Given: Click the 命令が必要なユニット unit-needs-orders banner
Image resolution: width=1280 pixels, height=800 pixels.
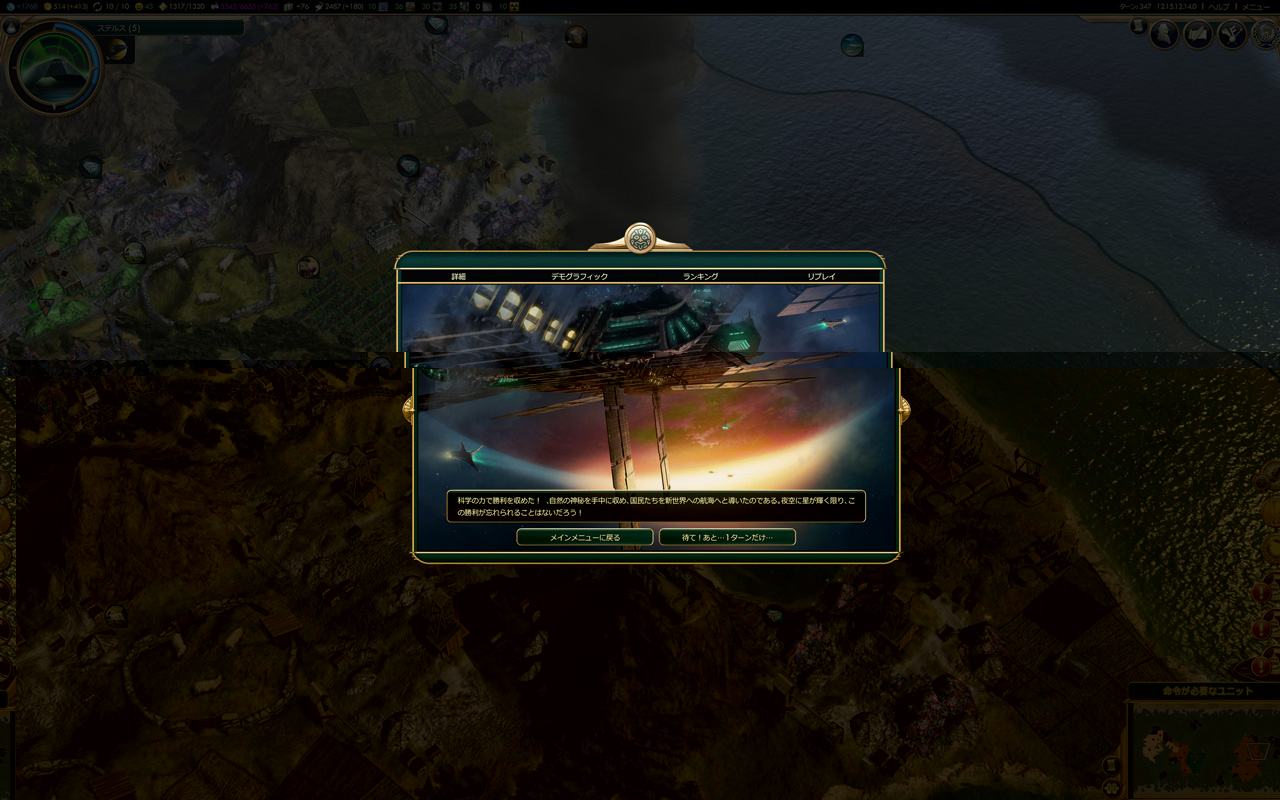Looking at the screenshot, I should tap(1204, 691).
